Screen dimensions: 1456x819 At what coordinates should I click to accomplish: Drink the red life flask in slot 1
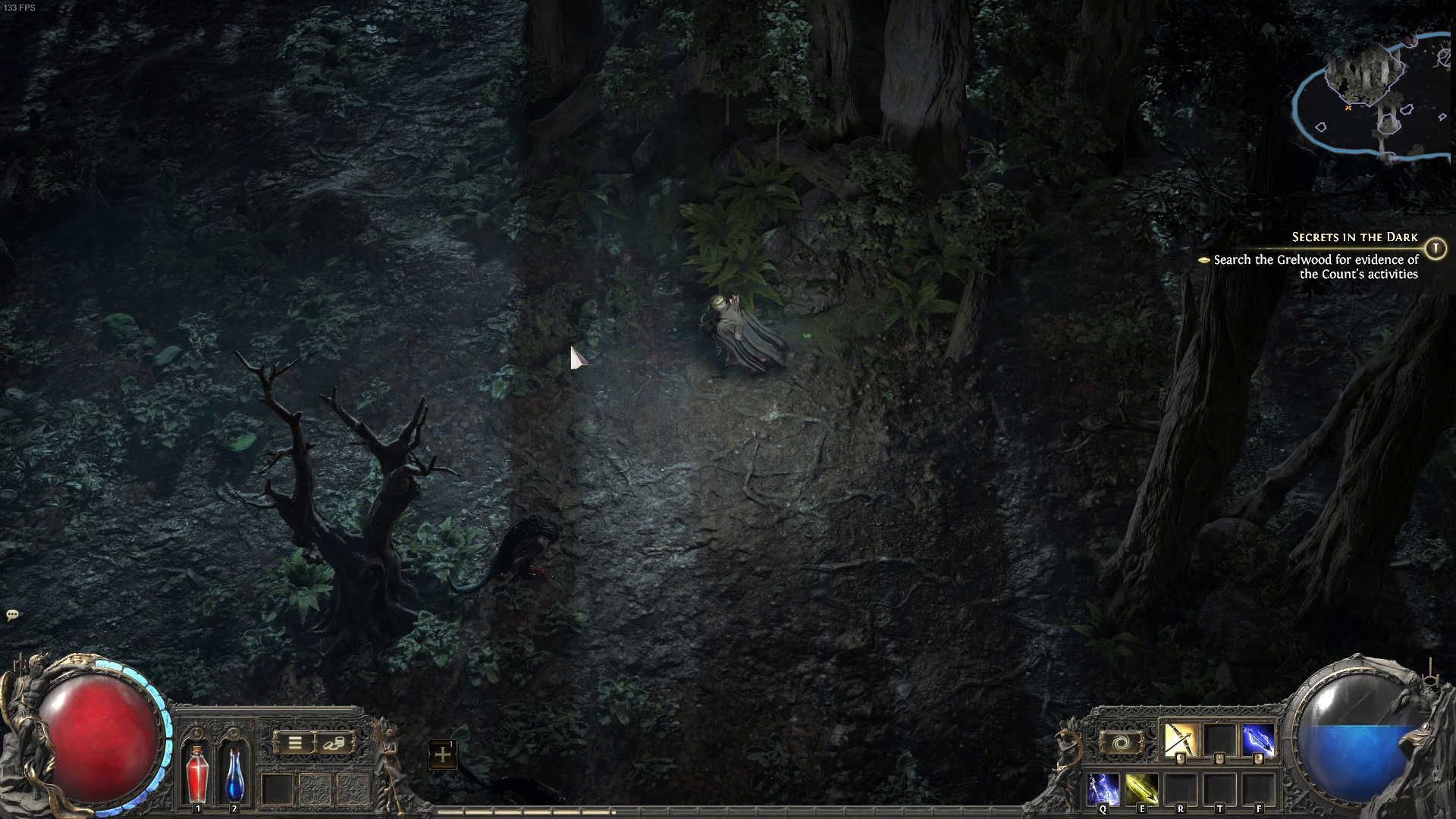click(198, 776)
